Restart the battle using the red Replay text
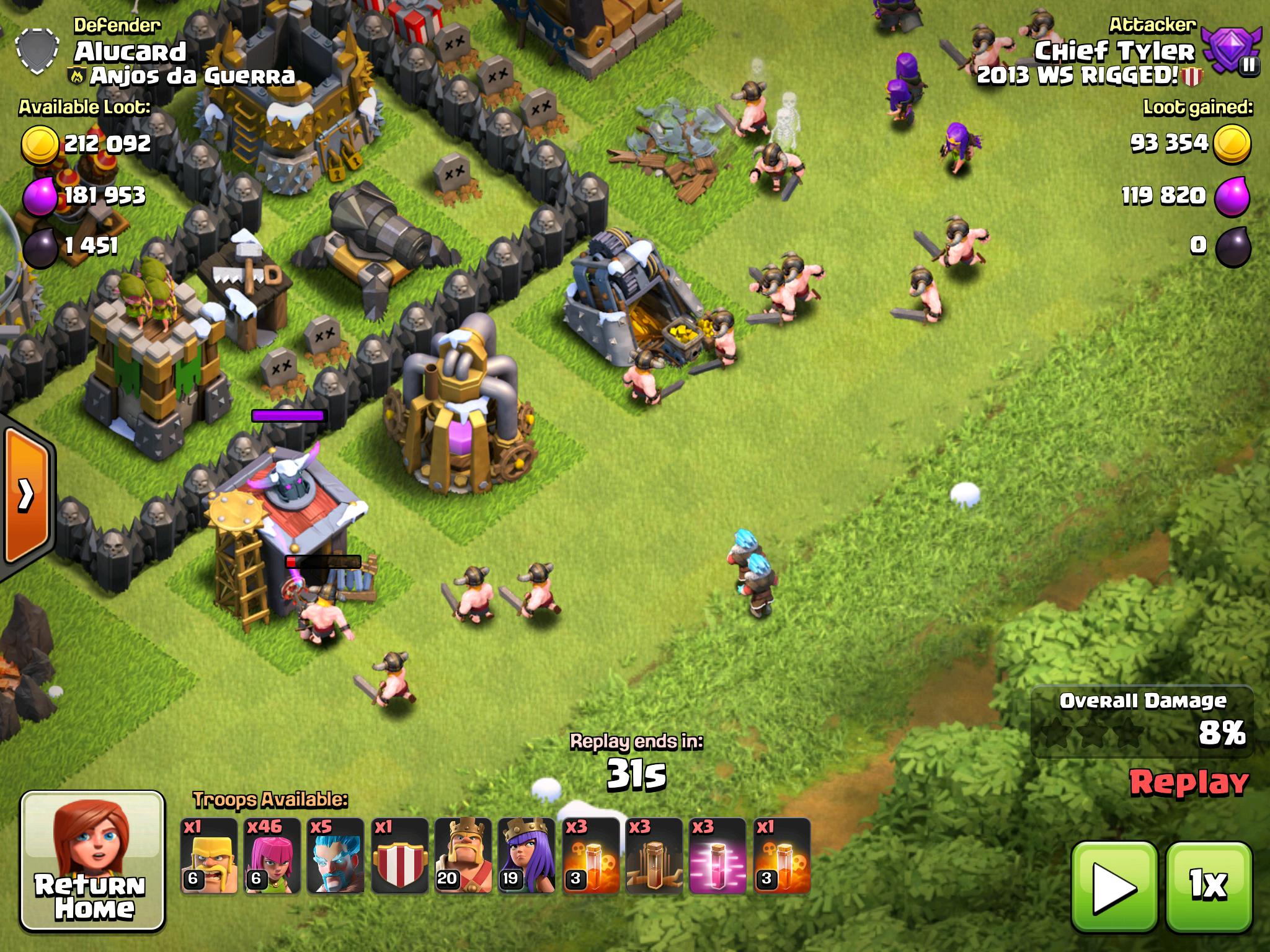The width and height of the screenshot is (1270, 952). [1189, 783]
